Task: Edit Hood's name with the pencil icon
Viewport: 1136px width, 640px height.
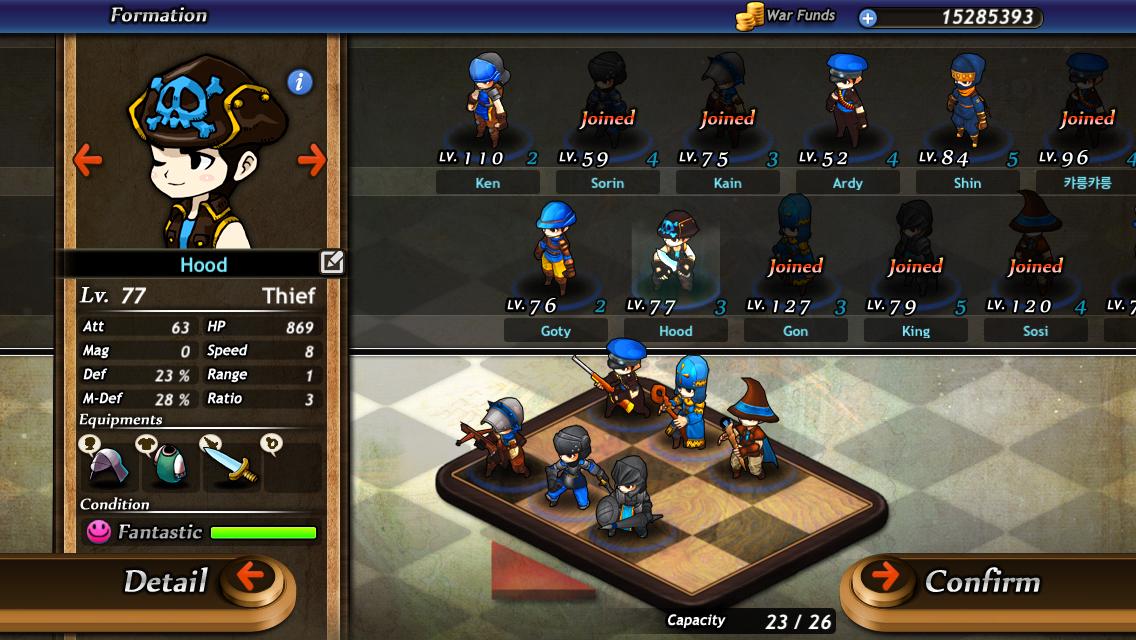Action: point(331,263)
